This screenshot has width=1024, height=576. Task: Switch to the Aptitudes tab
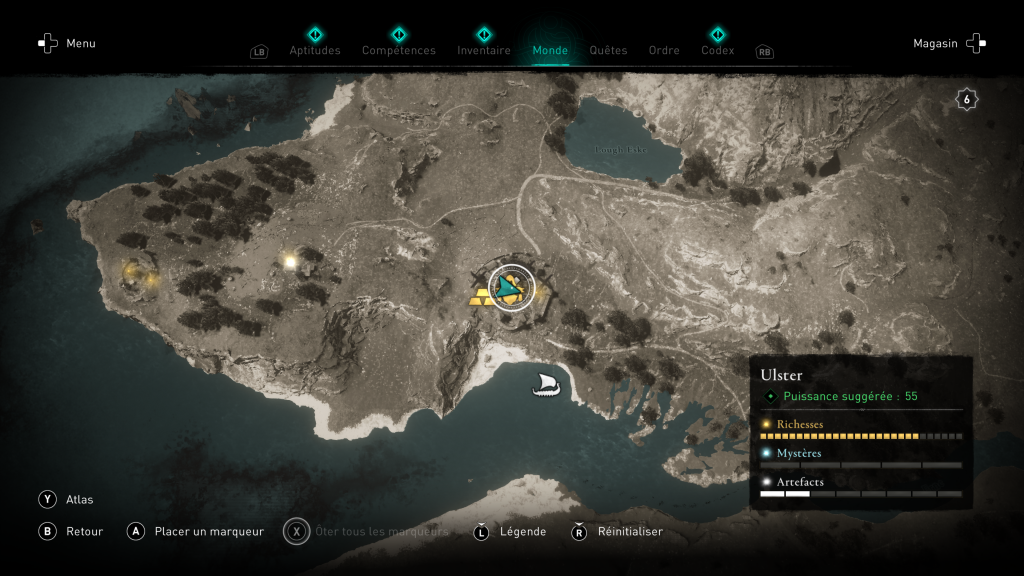click(x=315, y=50)
